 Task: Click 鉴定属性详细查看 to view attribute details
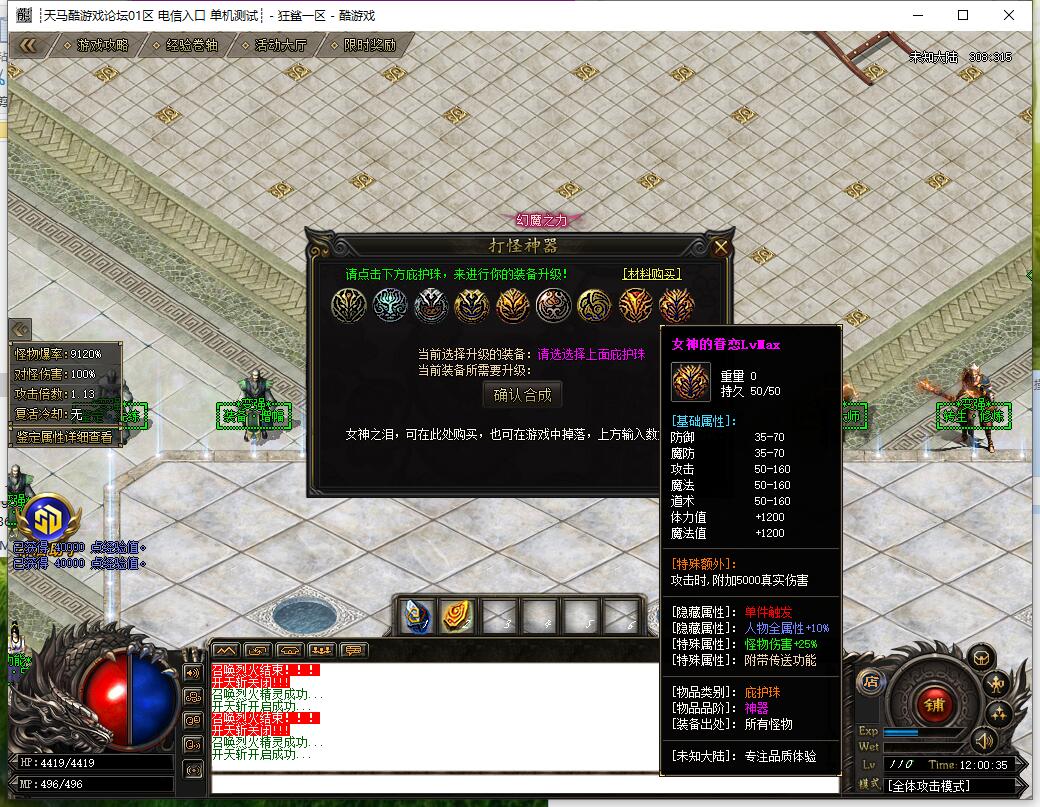click(64, 436)
